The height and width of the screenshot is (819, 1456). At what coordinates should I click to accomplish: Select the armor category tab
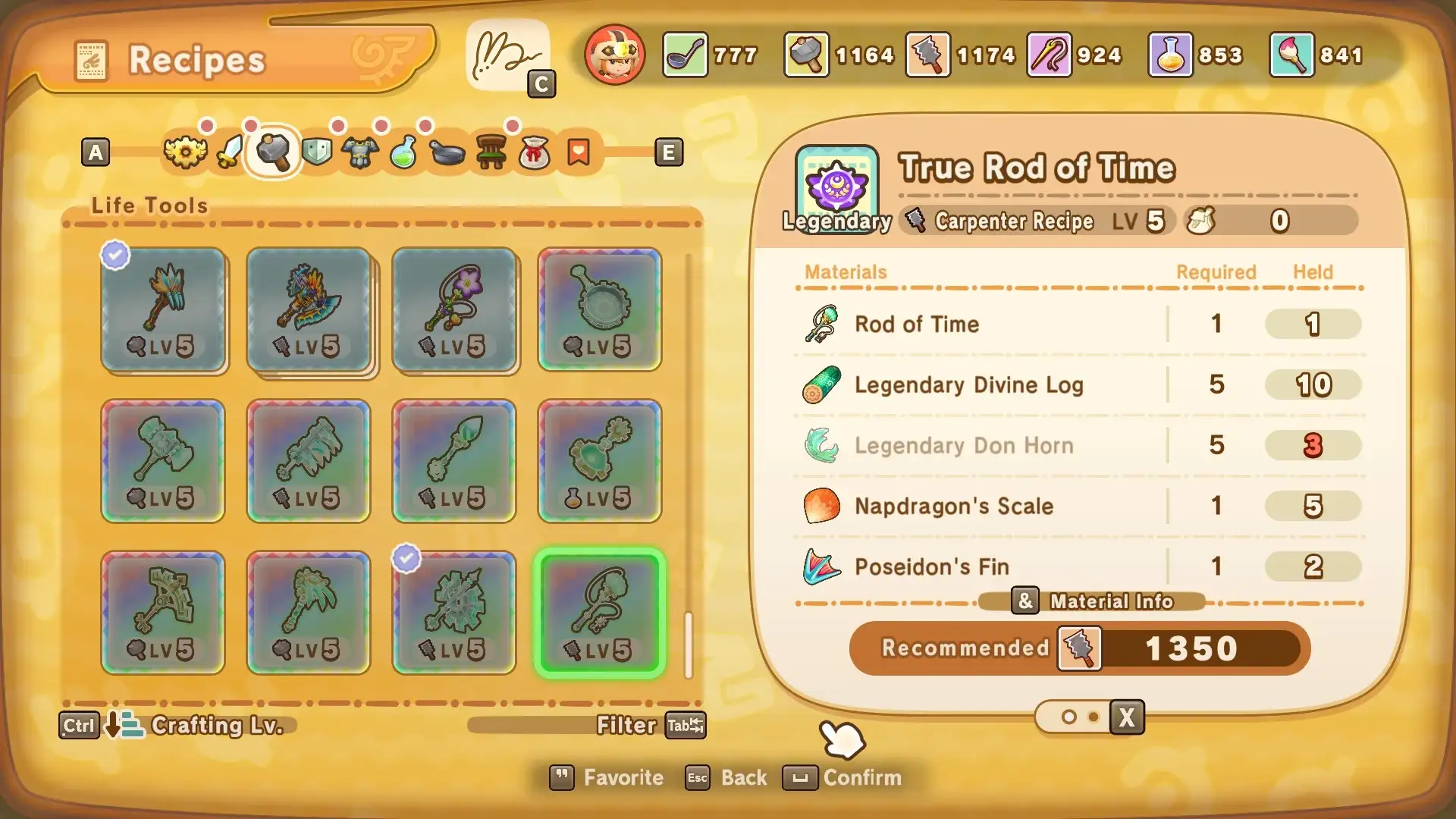point(360,152)
